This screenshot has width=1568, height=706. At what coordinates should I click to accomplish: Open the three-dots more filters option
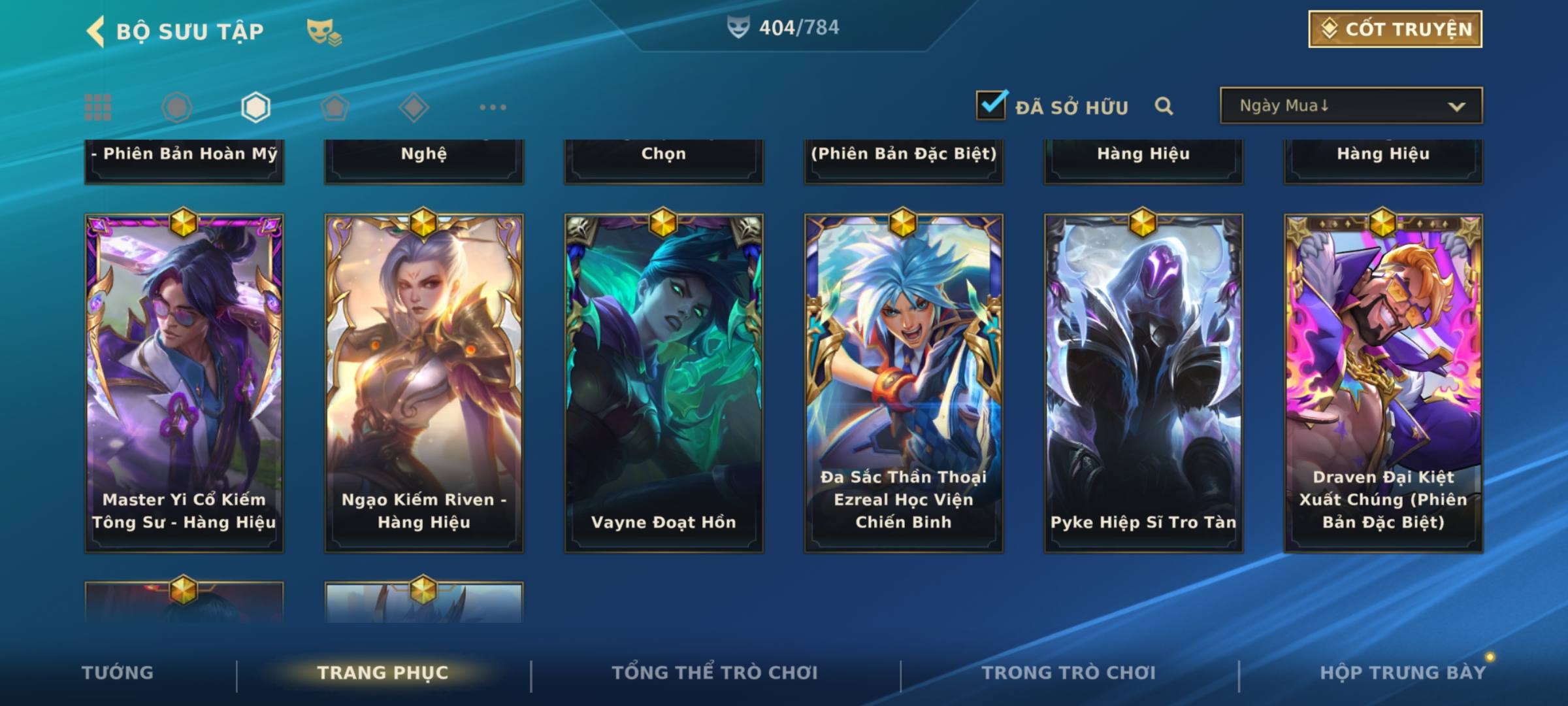(493, 107)
